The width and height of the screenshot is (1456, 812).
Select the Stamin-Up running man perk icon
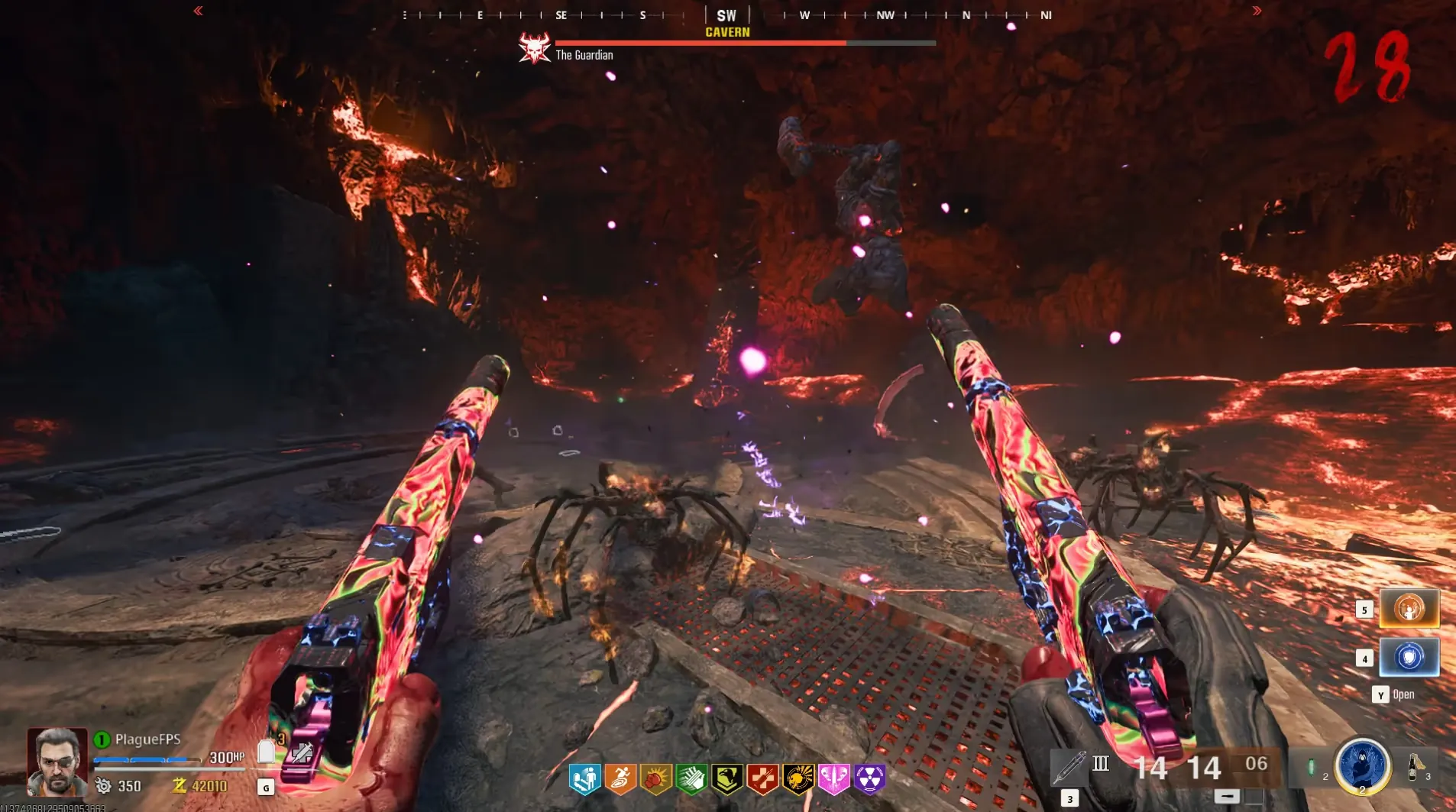(620, 779)
